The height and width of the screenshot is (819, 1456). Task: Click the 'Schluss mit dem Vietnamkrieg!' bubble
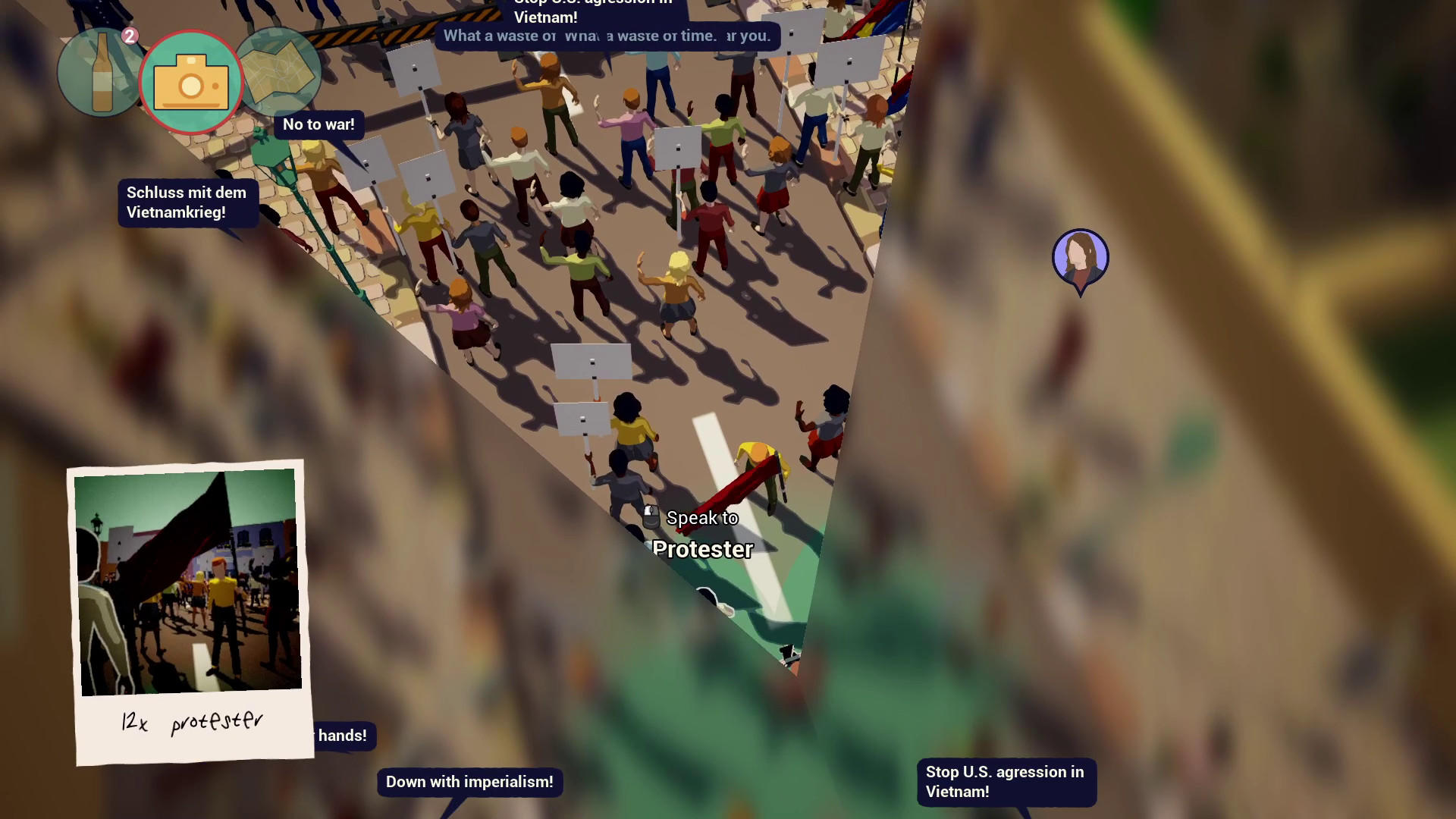(x=187, y=202)
